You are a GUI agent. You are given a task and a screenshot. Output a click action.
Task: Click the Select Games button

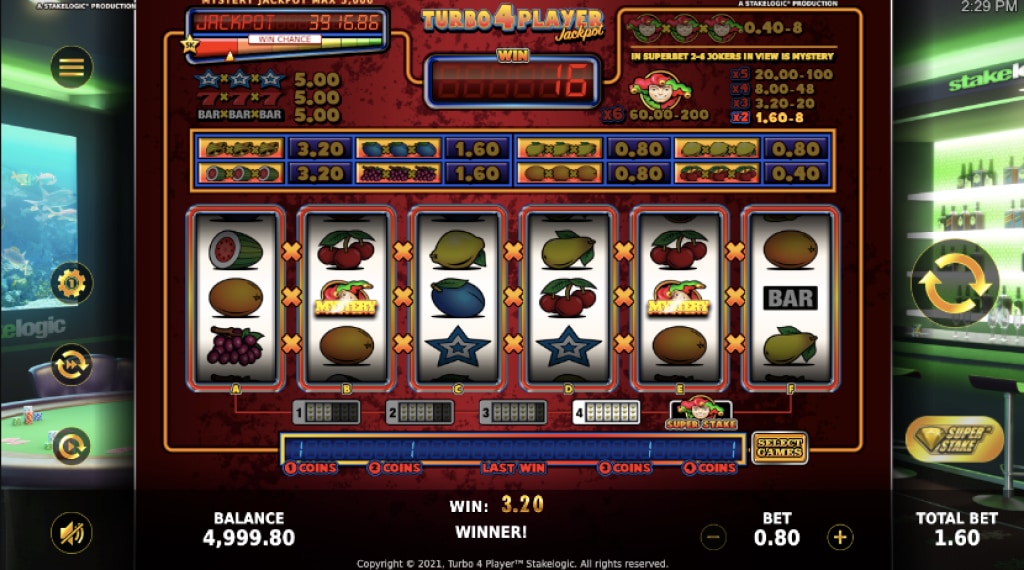click(x=779, y=447)
